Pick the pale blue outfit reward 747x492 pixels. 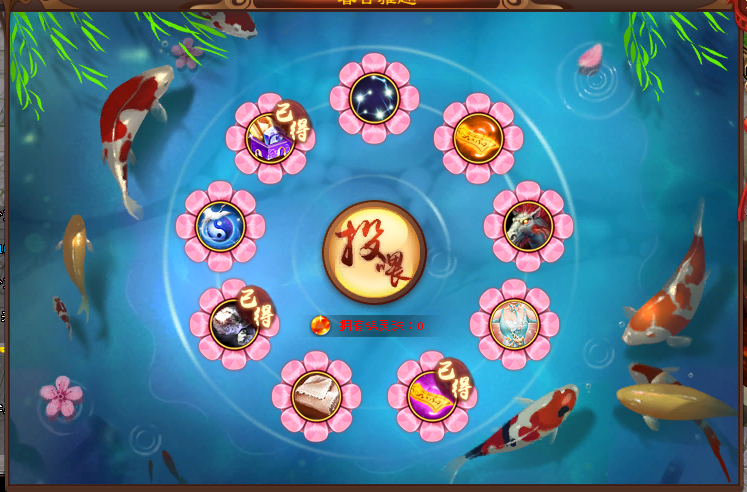coord(514,321)
